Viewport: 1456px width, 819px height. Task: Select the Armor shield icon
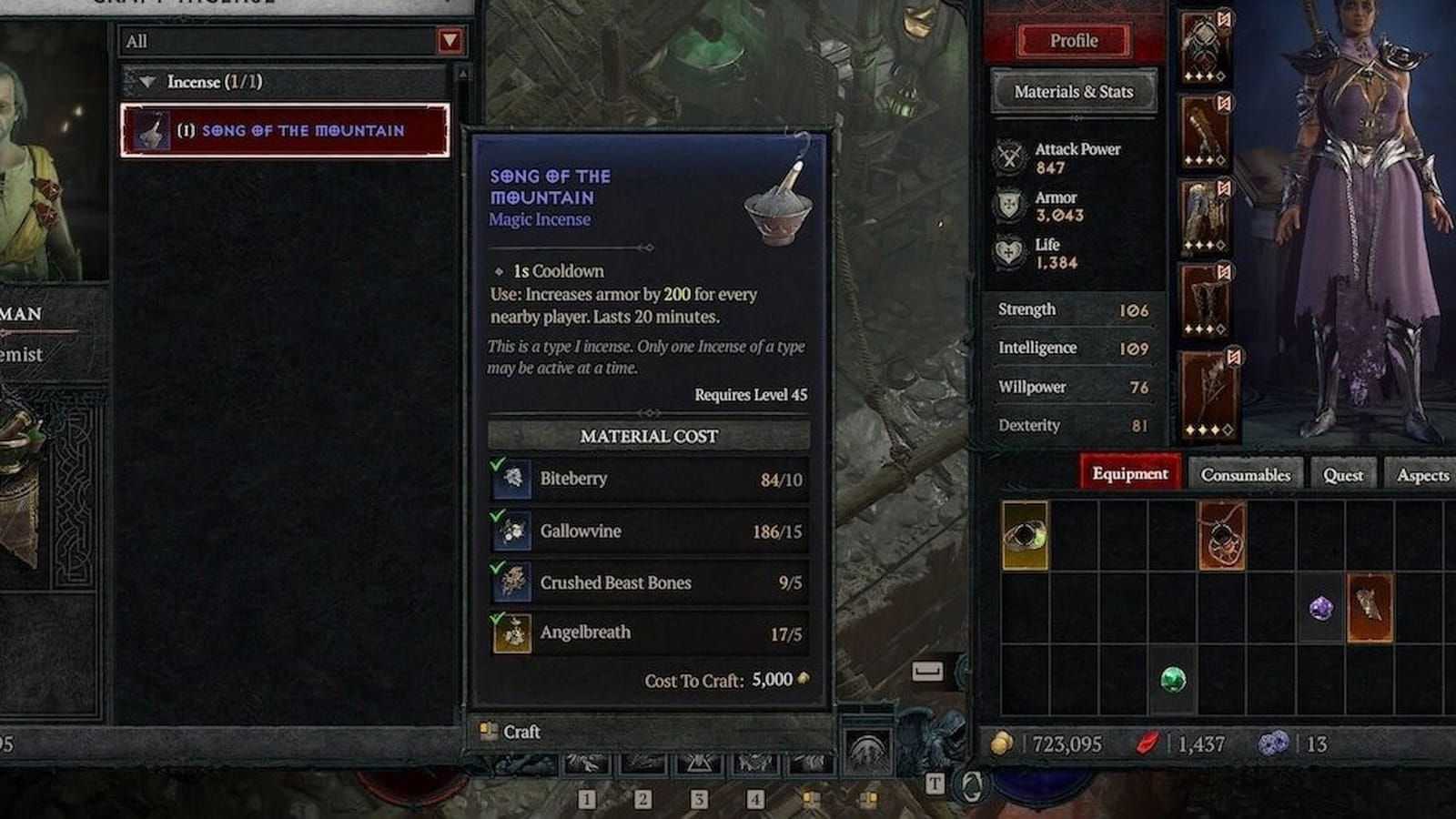coord(1007,202)
